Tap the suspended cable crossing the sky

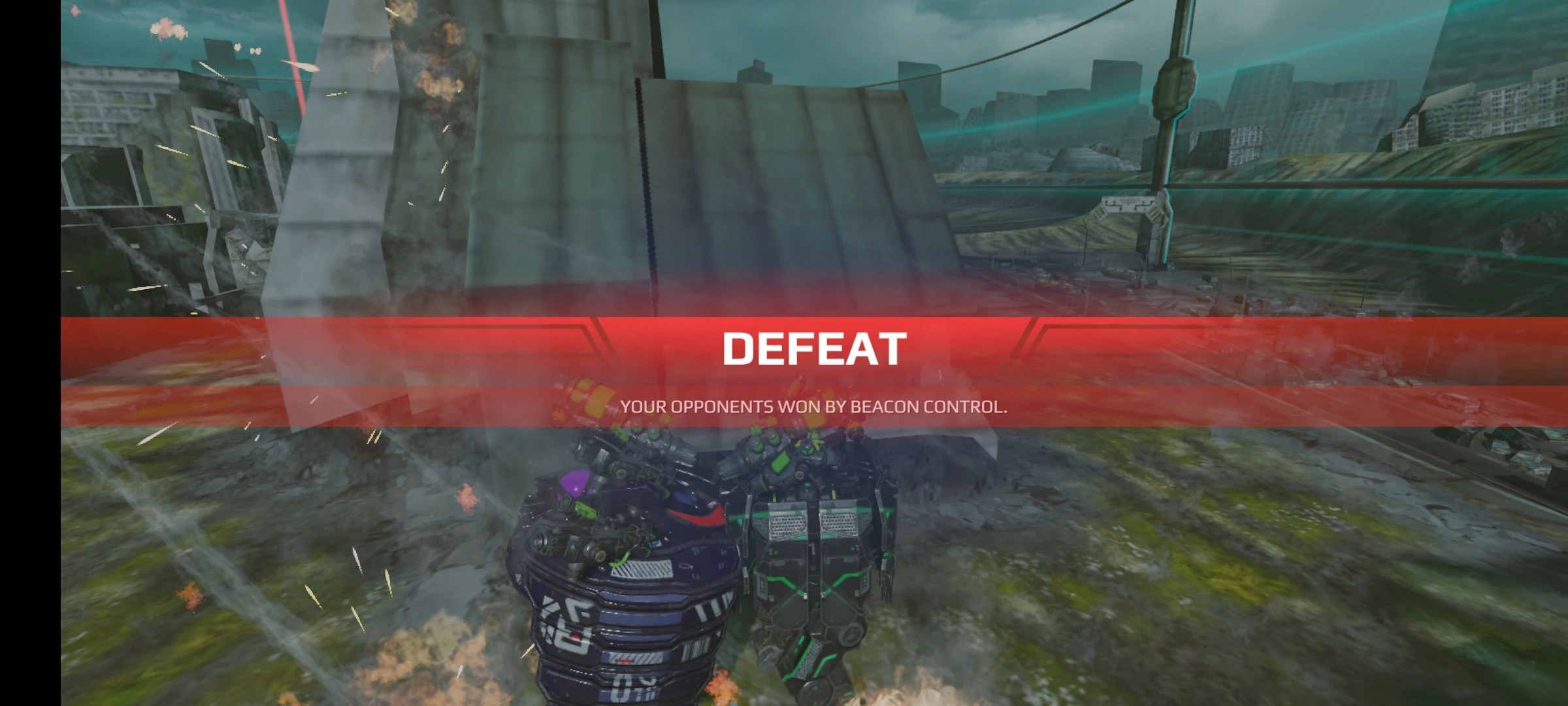(x=1045, y=39)
